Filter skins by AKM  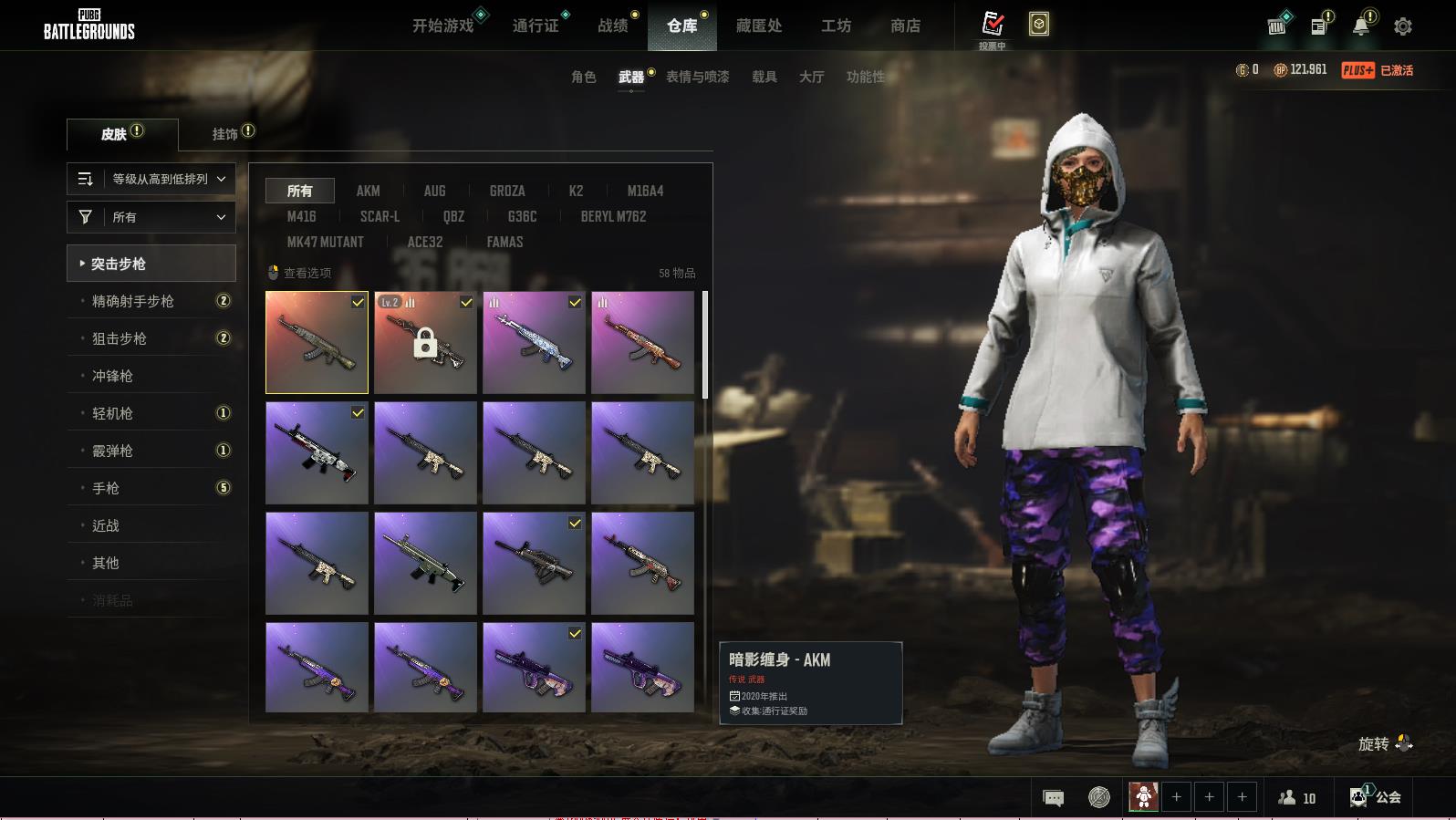(369, 191)
